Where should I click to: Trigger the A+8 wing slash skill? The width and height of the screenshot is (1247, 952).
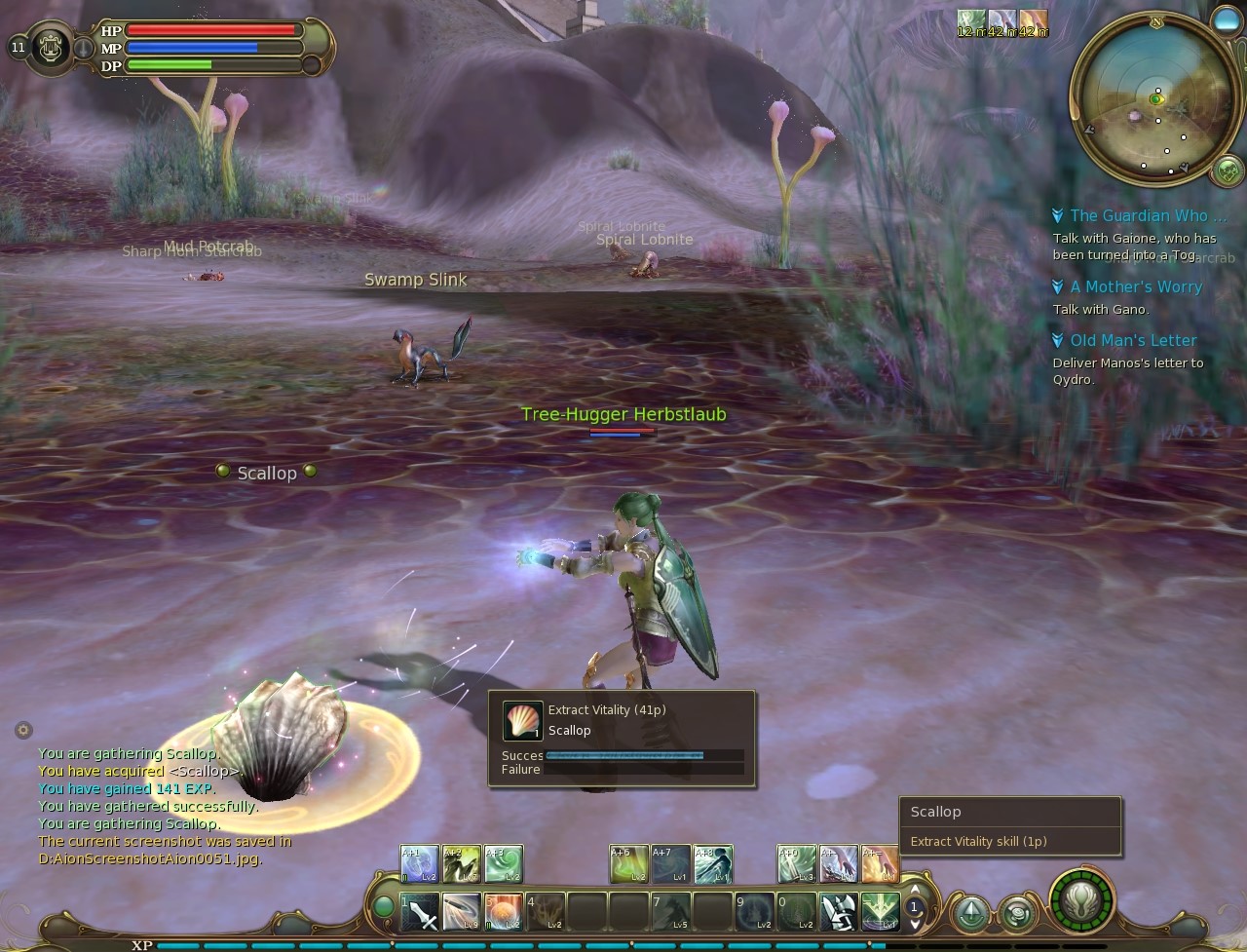coord(713,864)
